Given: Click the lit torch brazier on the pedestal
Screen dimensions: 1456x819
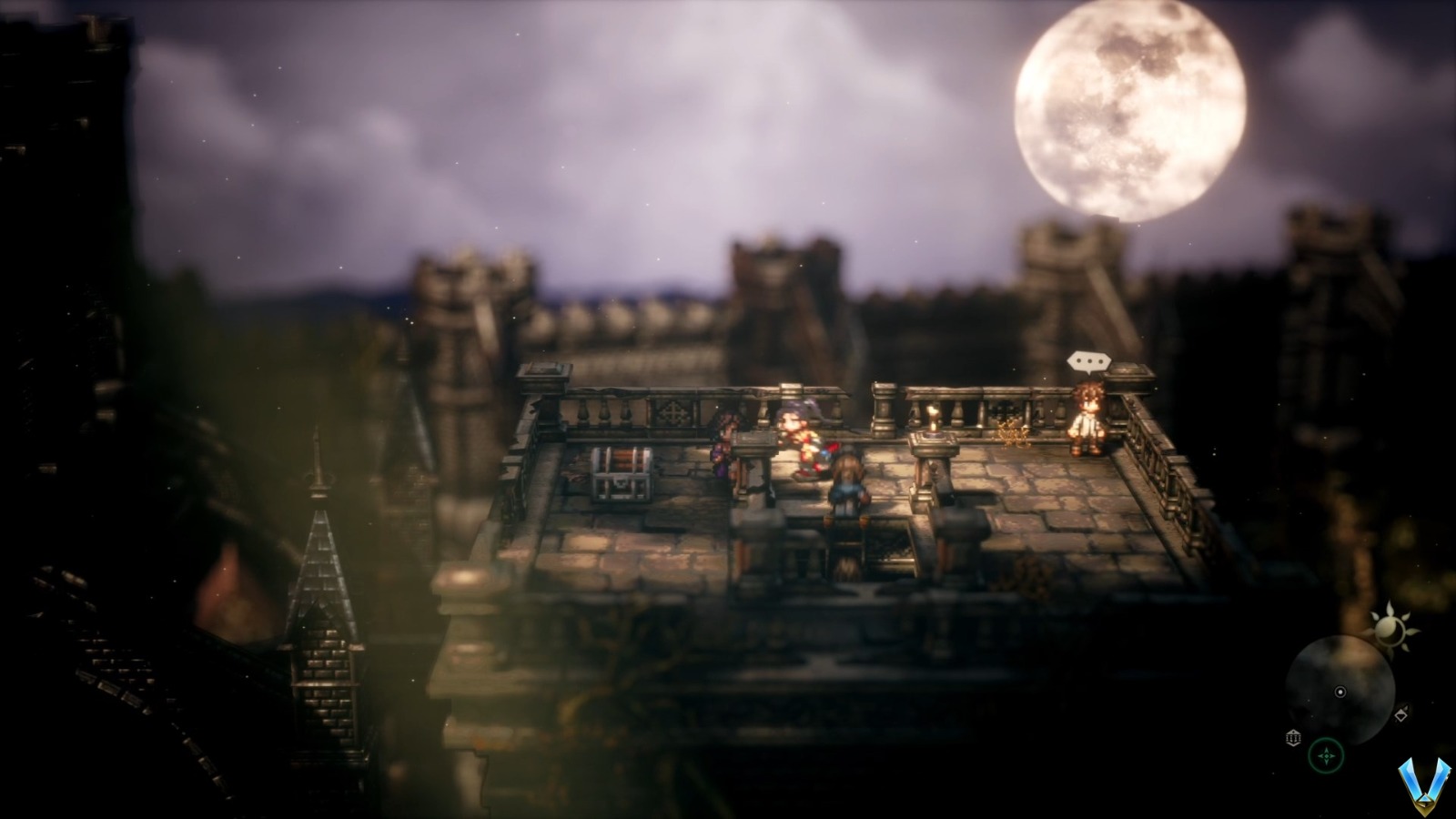Looking at the screenshot, I should click(932, 419).
